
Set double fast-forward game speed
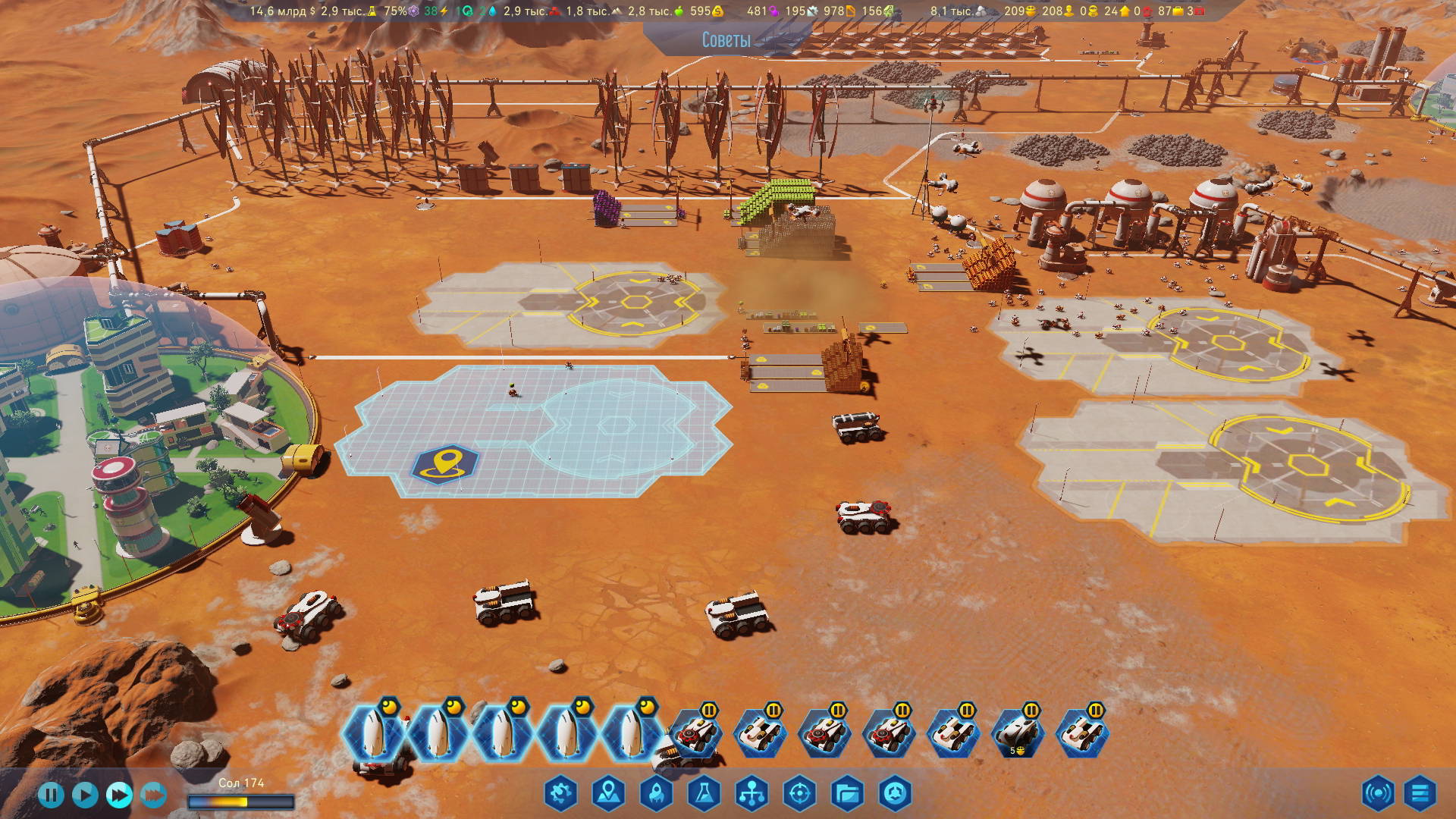(119, 795)
